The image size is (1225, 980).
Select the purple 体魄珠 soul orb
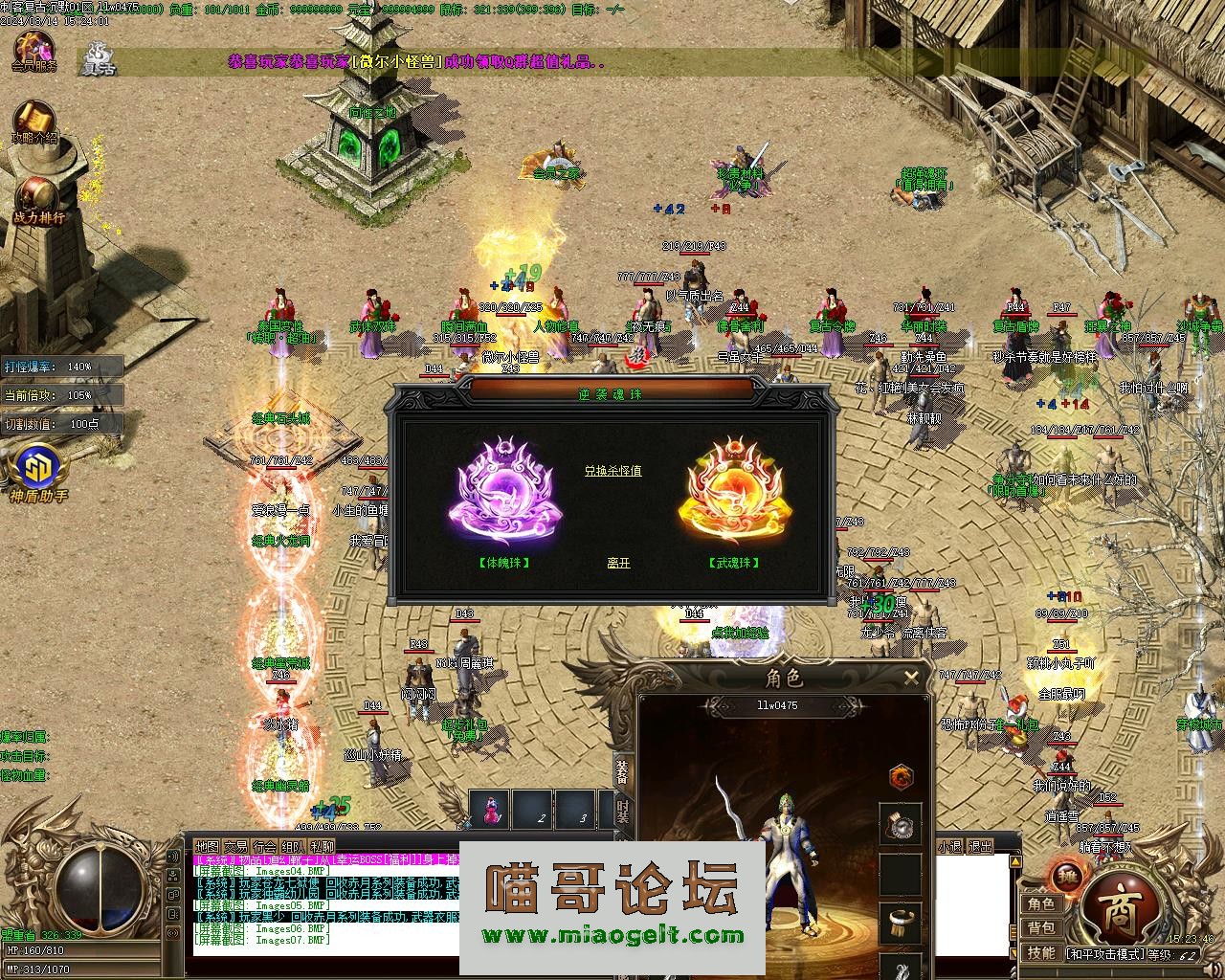pyautogui.click(x=504, y=491)
